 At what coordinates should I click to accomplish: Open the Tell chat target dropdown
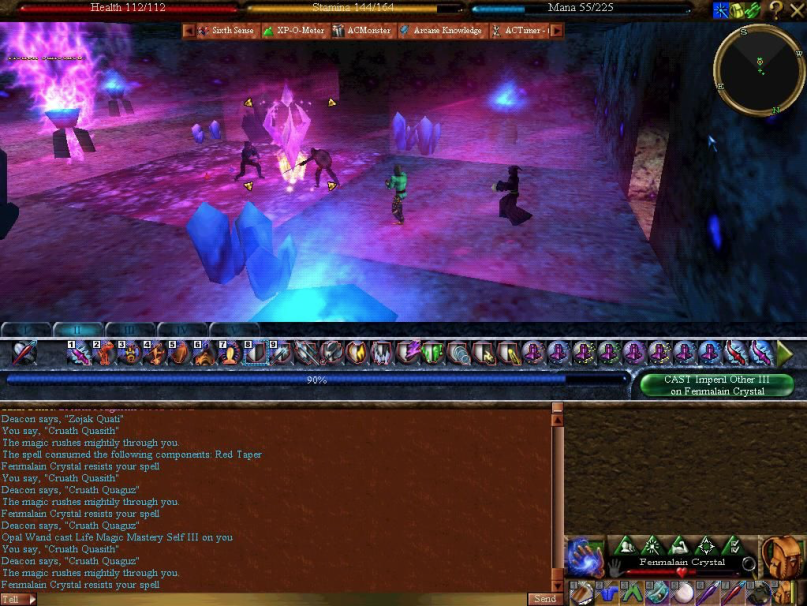click(x=19, y=599)
